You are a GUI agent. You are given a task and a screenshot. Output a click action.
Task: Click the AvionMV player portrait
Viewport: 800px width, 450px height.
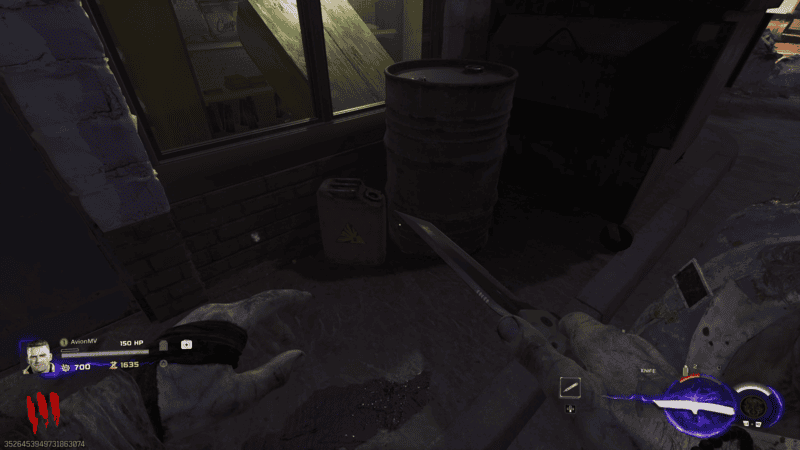pyautogui.click(x=38, y=356)
